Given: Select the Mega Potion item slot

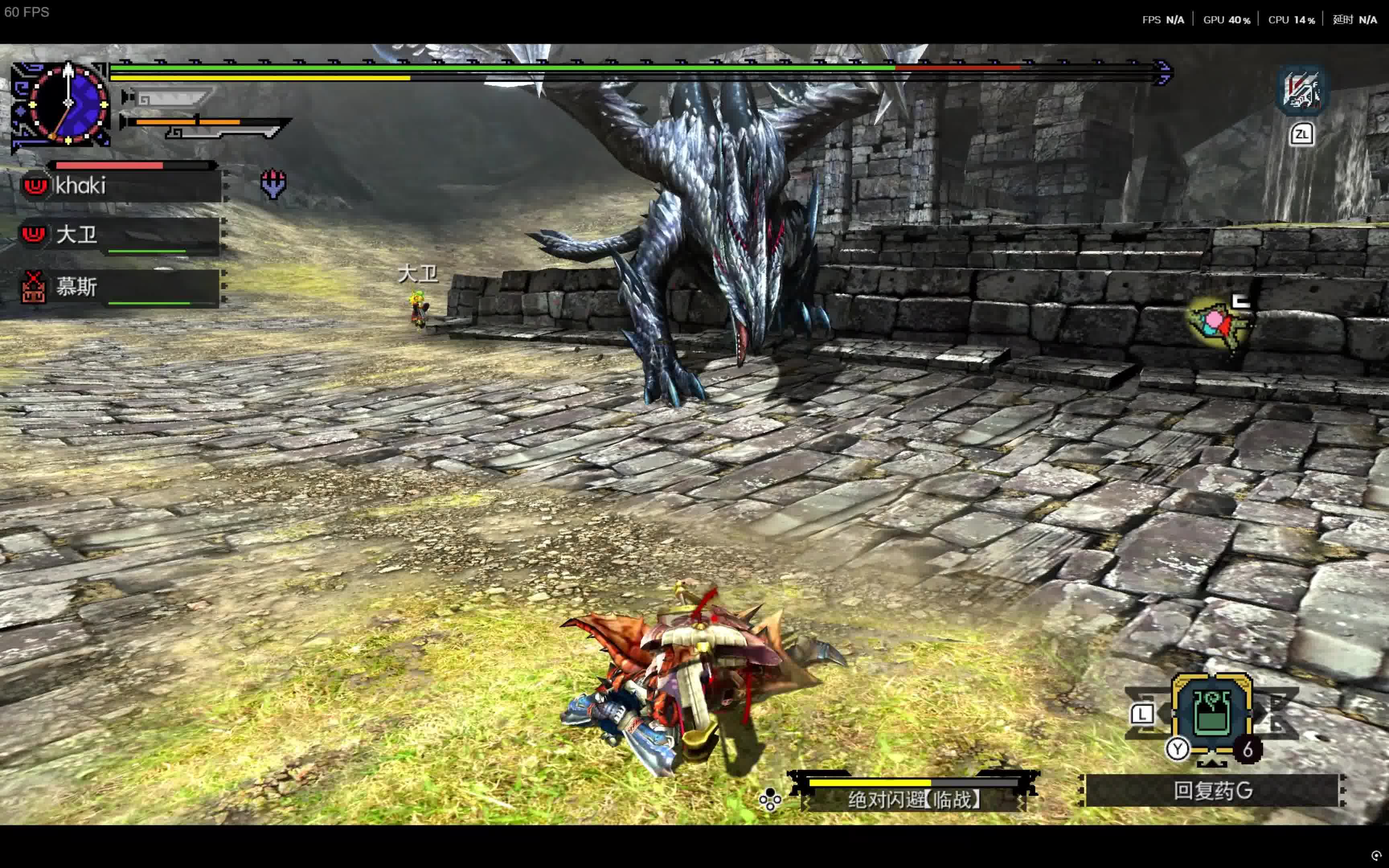Looking at the screenshot, I should point(1211,714).
